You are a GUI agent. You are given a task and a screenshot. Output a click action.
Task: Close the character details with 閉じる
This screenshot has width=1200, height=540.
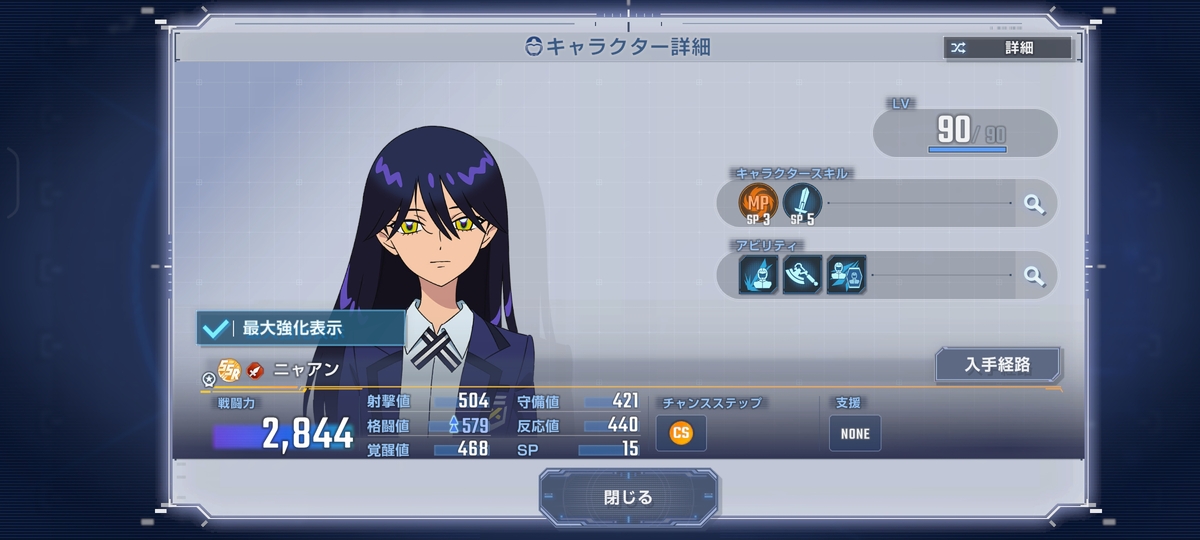pyautogui.click(x=628, y=497)
